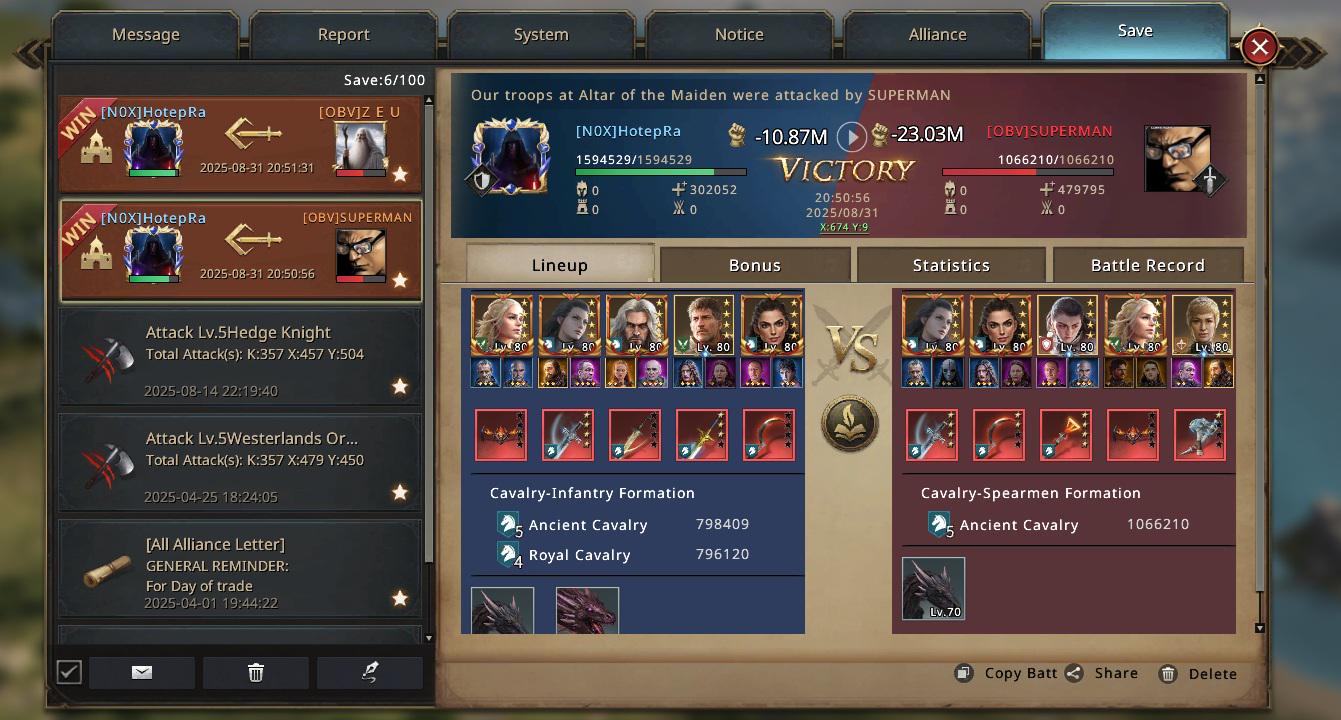Open the Battle Record tab

click(1147, 265)
